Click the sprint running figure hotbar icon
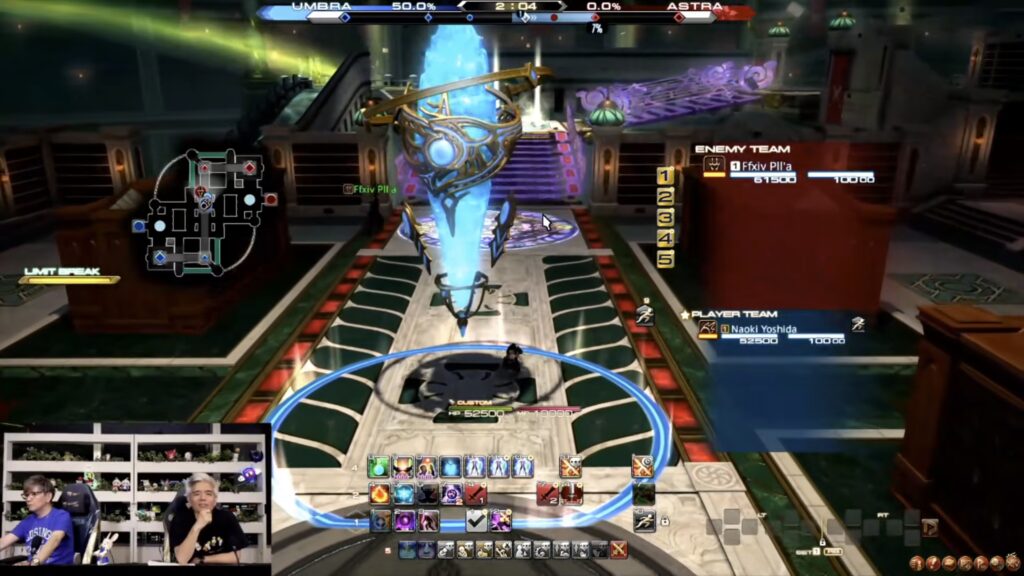This screenshot has height=576, width=1024. point(645,520)
